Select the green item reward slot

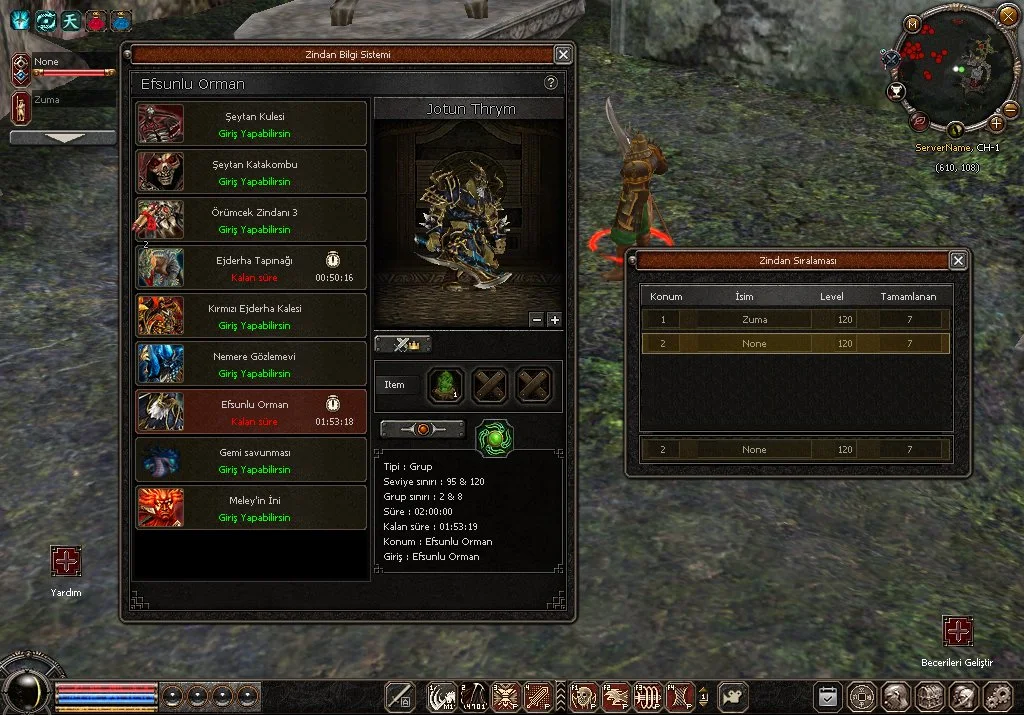tap(445, 385)
